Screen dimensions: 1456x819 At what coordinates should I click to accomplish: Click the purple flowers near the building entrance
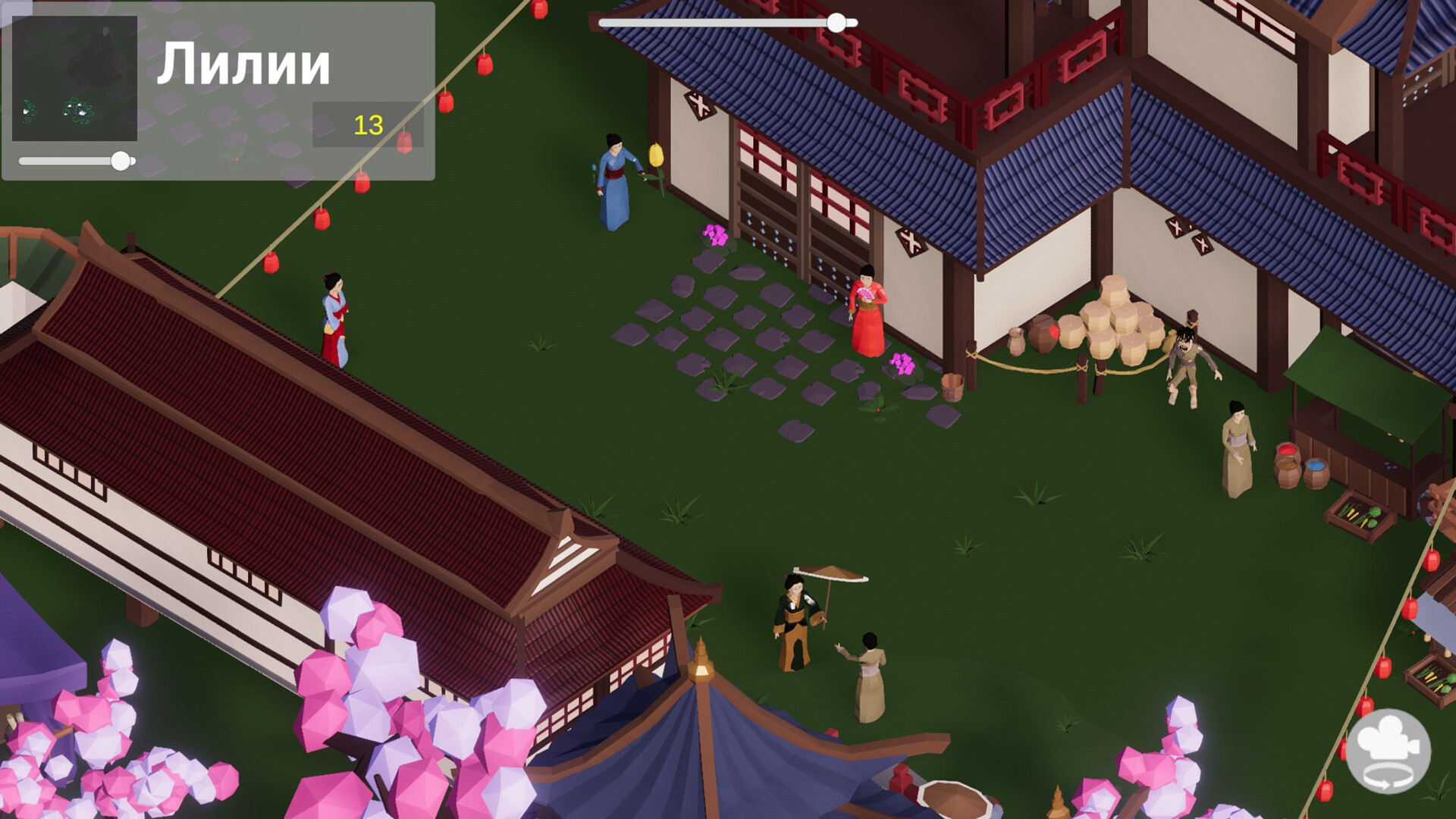[714, 235]
